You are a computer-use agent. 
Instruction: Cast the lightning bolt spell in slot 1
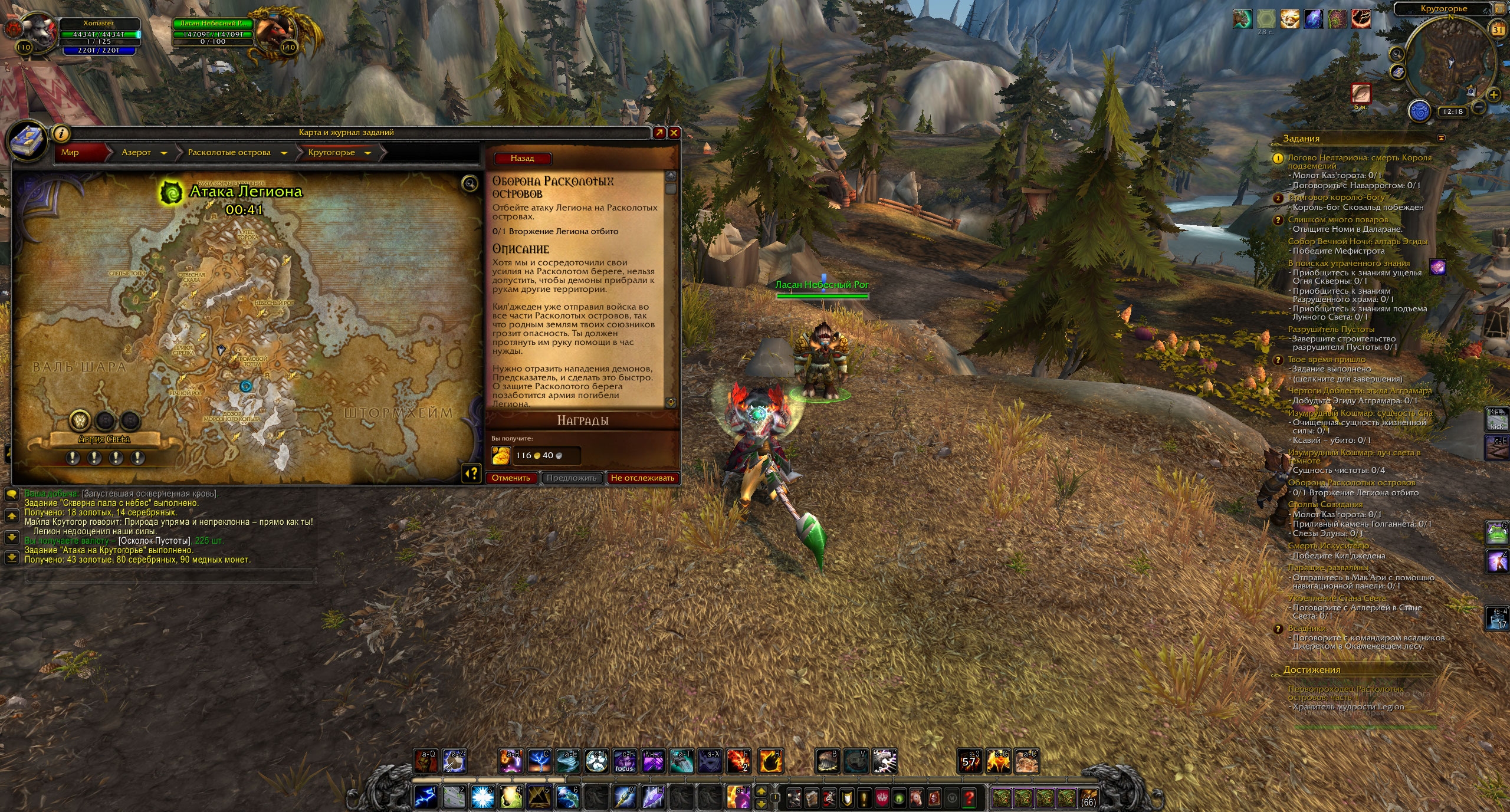click(425, 797)
